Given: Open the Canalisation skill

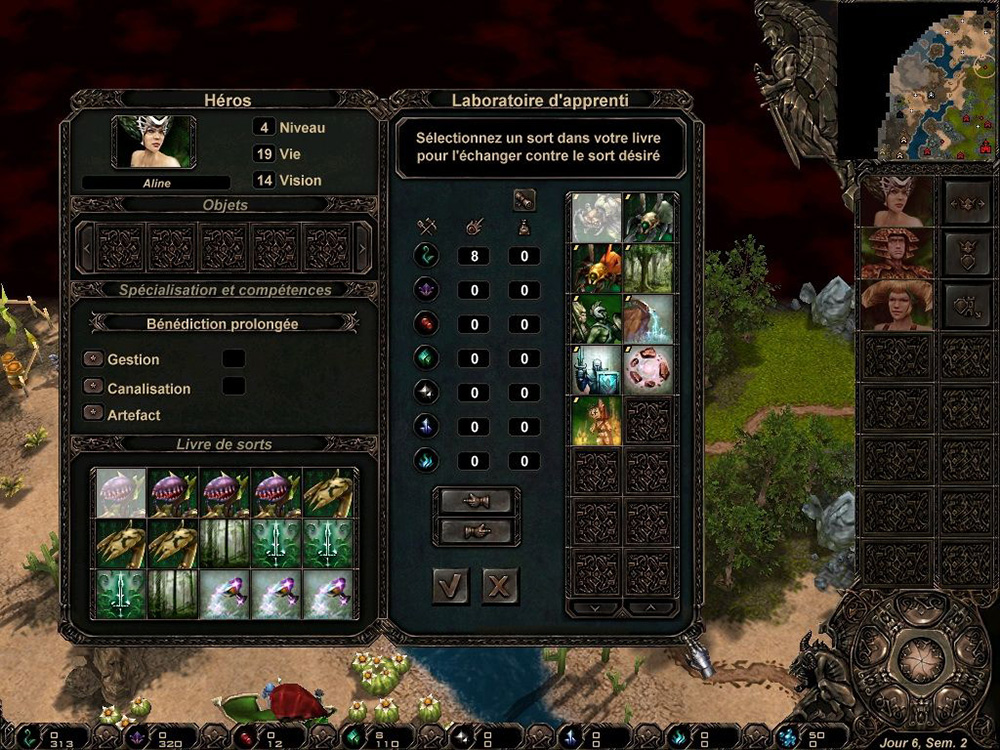Looking at the screenshot, I should click(x=94, y=387).
